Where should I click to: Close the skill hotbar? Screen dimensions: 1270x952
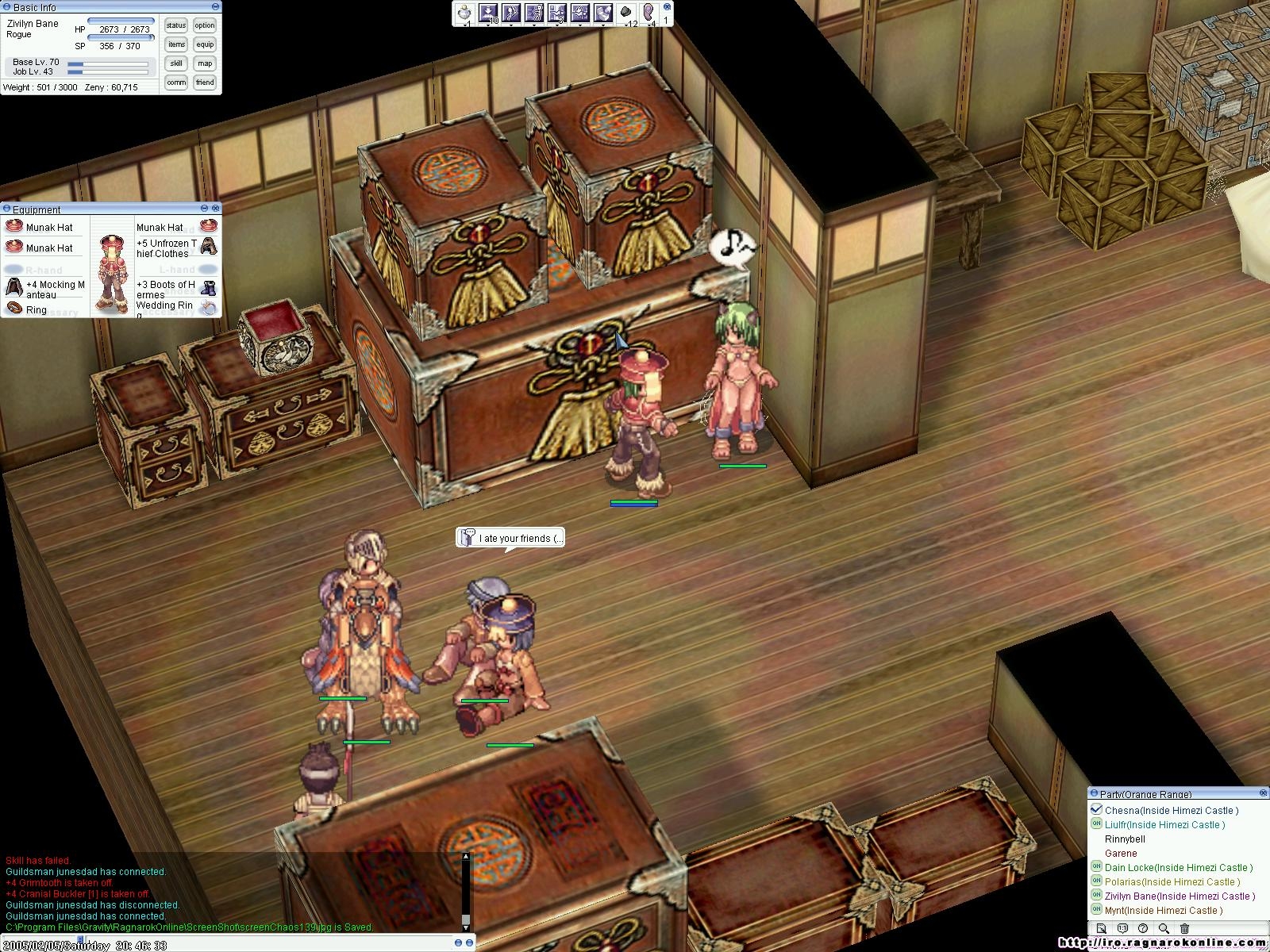[x=667, y=6]
